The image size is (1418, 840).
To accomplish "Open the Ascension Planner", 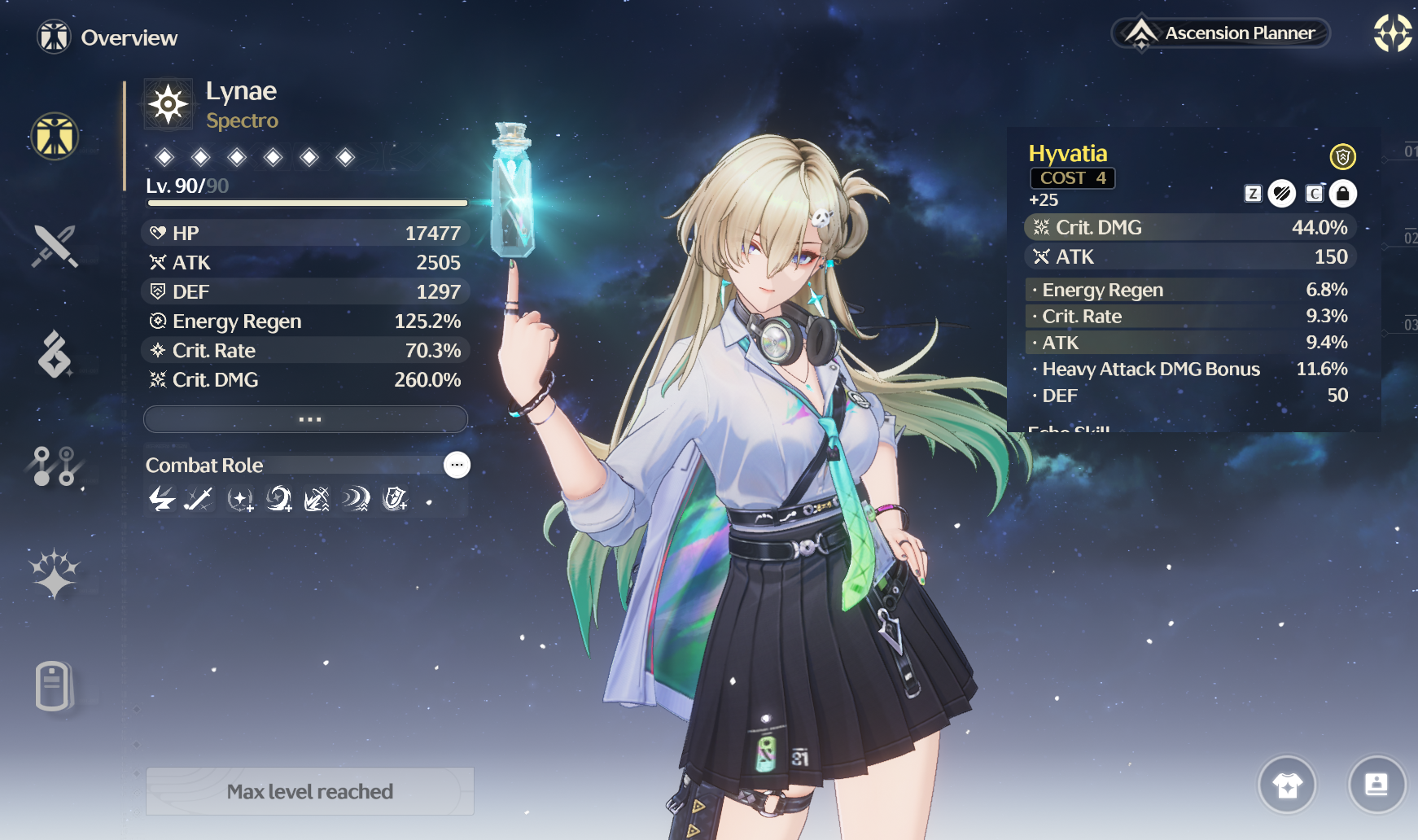I will click(1220, 33).
